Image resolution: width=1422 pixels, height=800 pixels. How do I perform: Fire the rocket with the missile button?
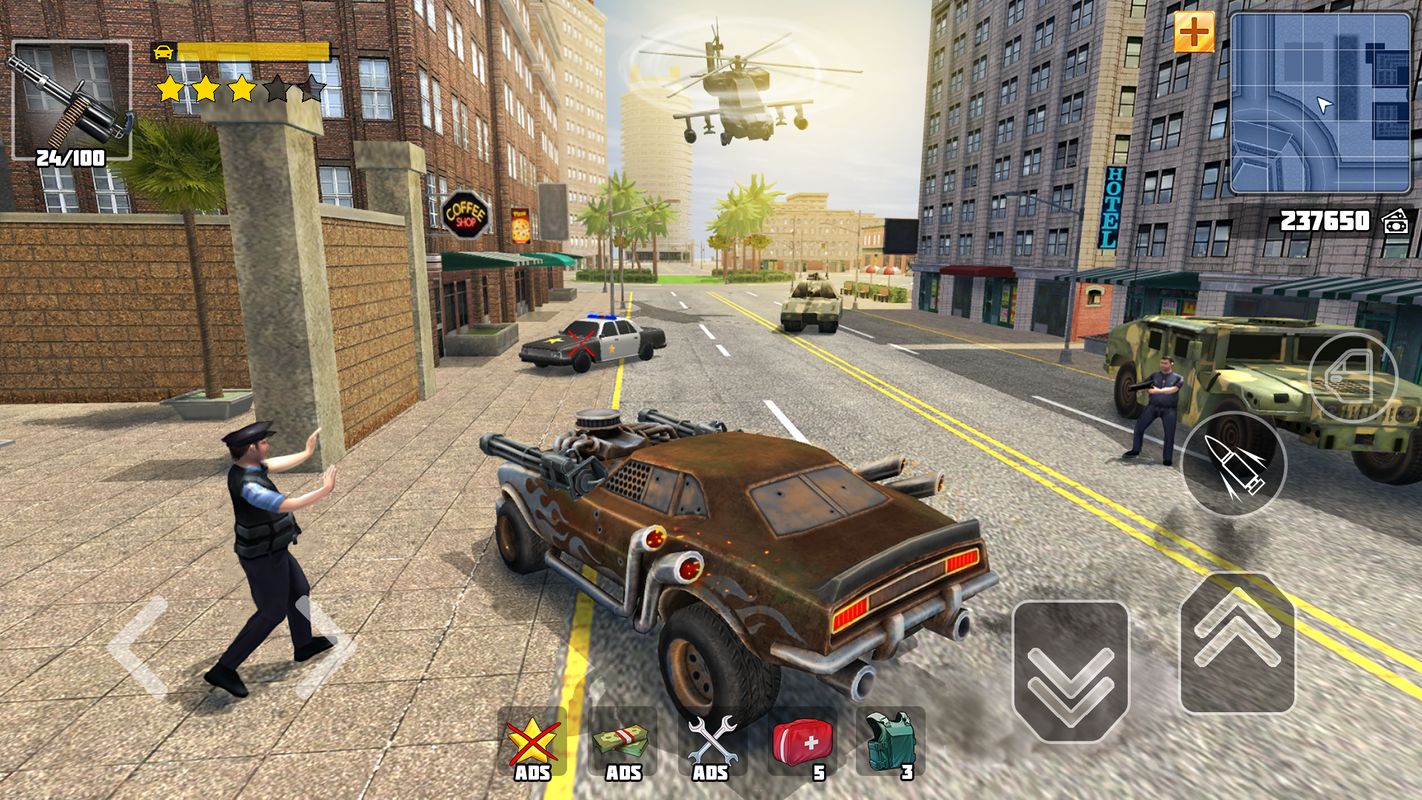pyautogui.click(x=1234, y=463)
